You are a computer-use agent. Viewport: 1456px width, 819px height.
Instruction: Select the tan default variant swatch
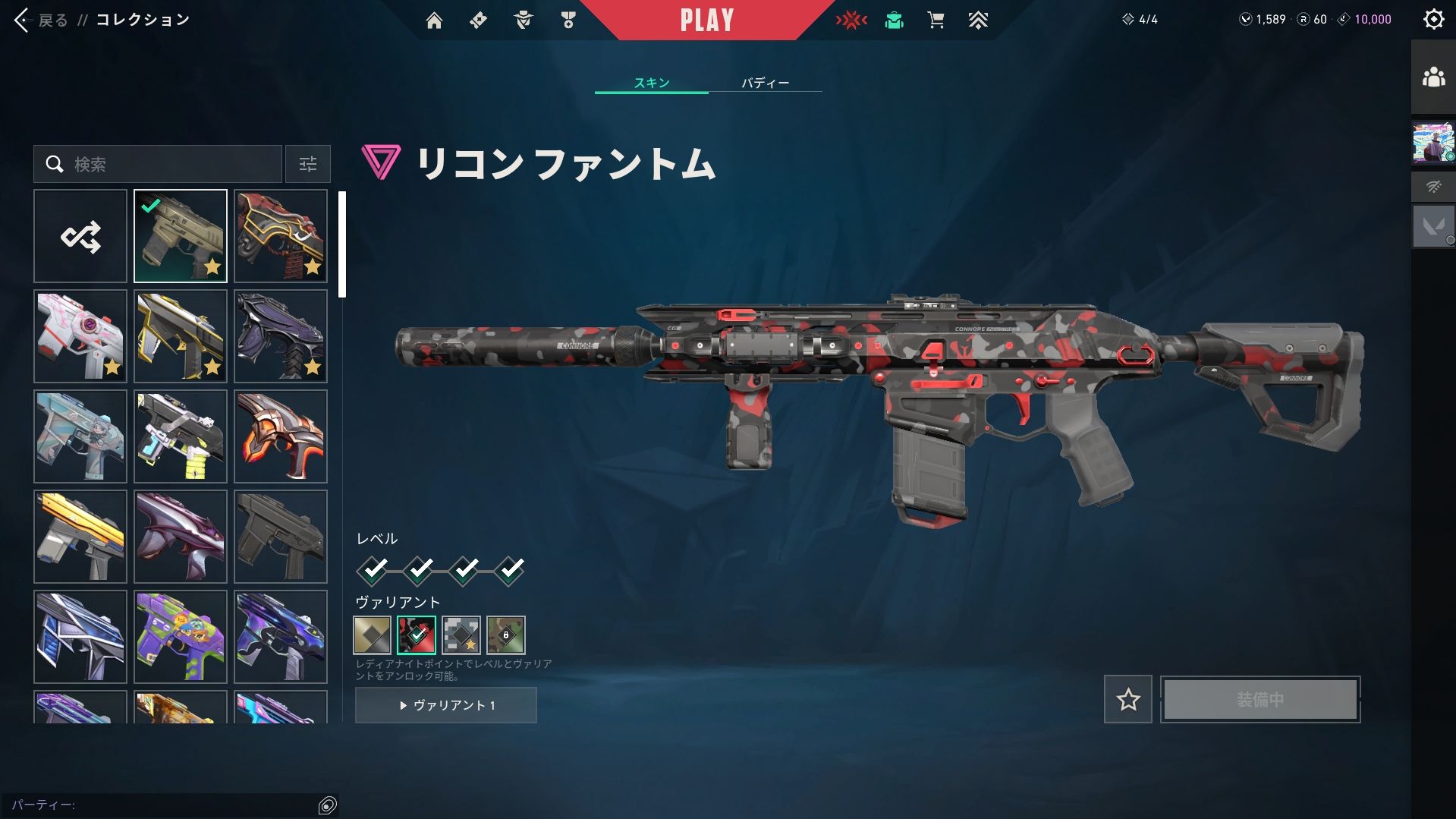pyautogui.click(x=372, y=635)
